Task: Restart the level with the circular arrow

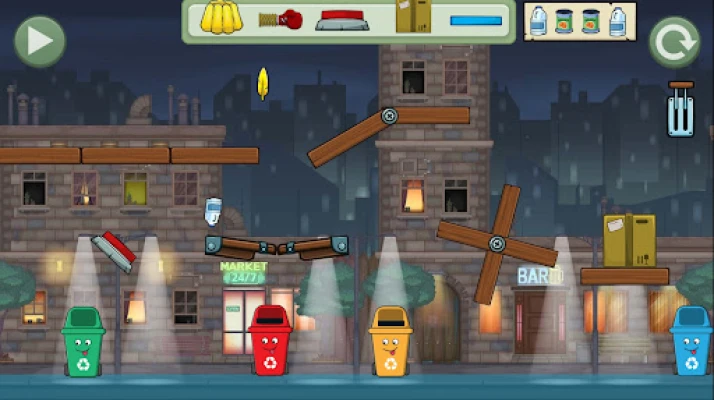Action: coord(673,42)
